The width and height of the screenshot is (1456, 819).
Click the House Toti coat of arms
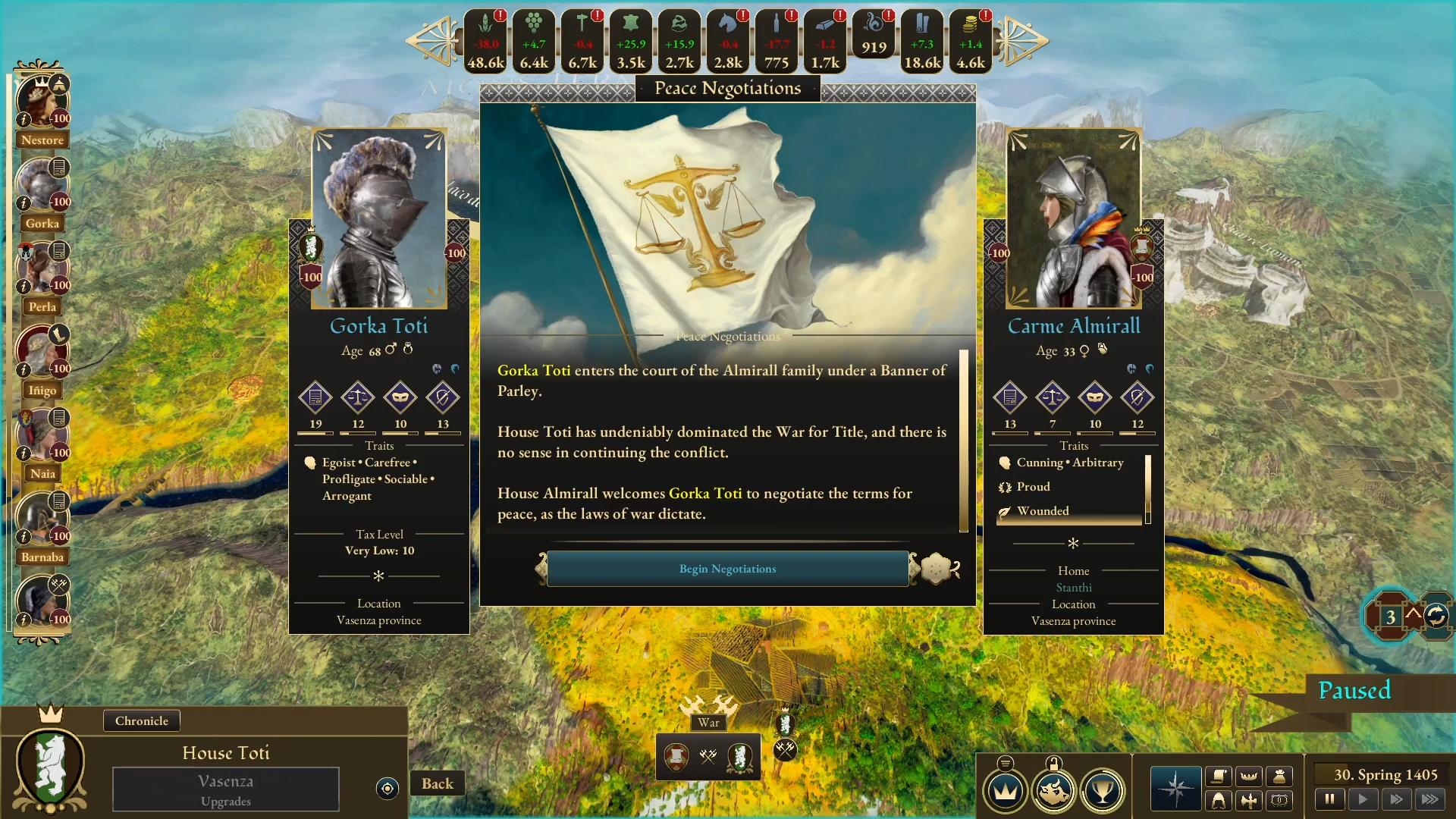pos(51,767)
